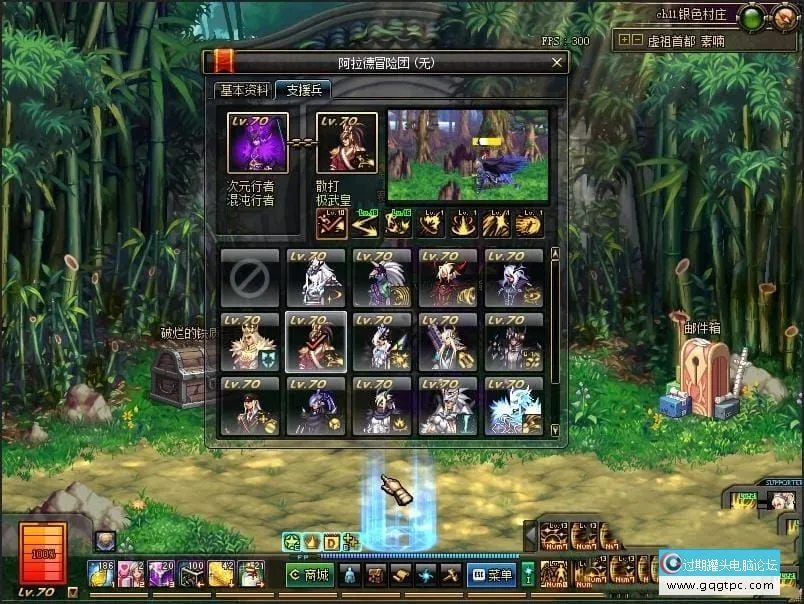Choose the empty no-support slot
Viewport: 804px width, 604px height.
(x=250, y=278)
